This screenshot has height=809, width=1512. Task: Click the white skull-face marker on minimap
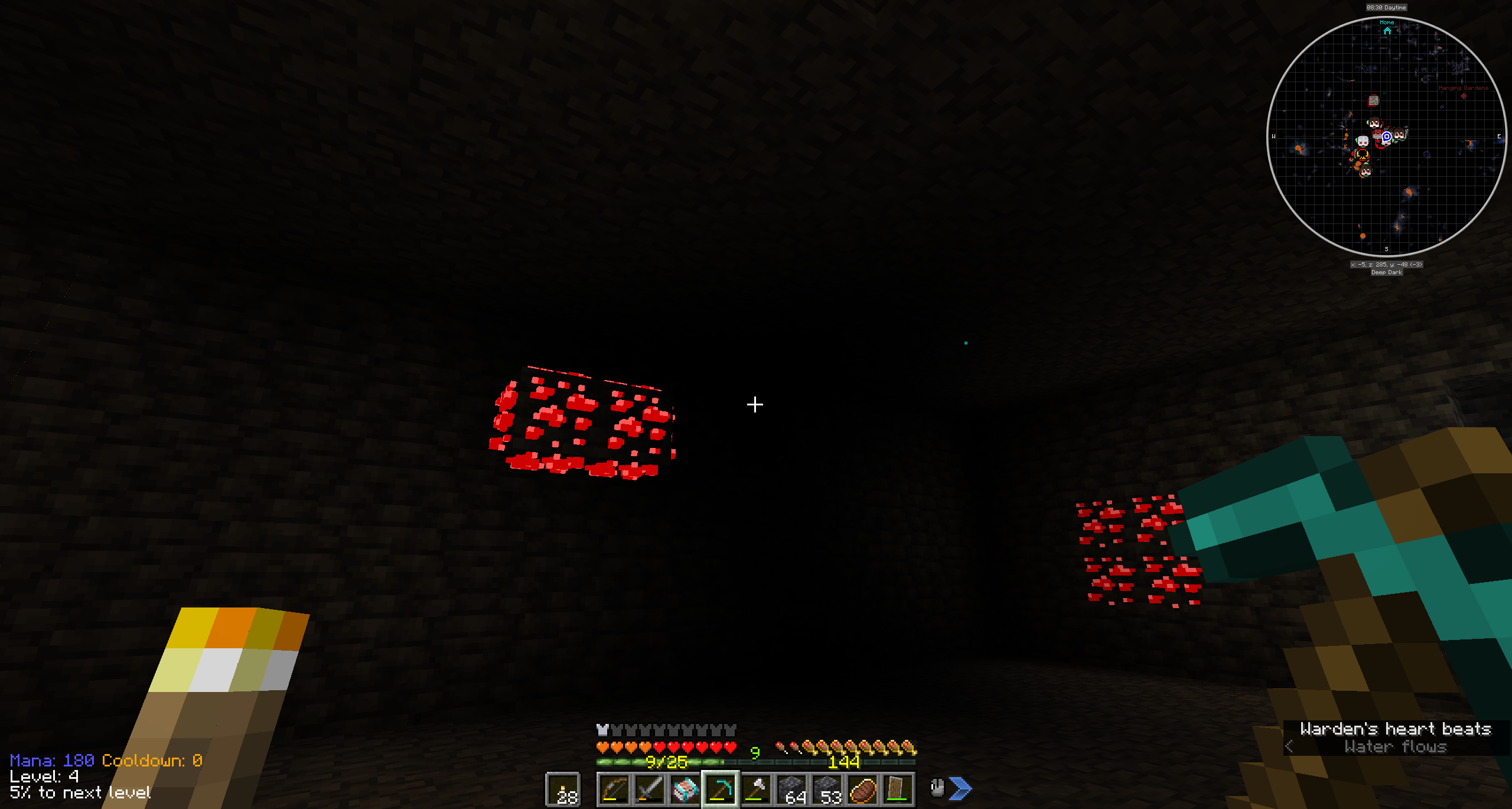coord(1363,141)
